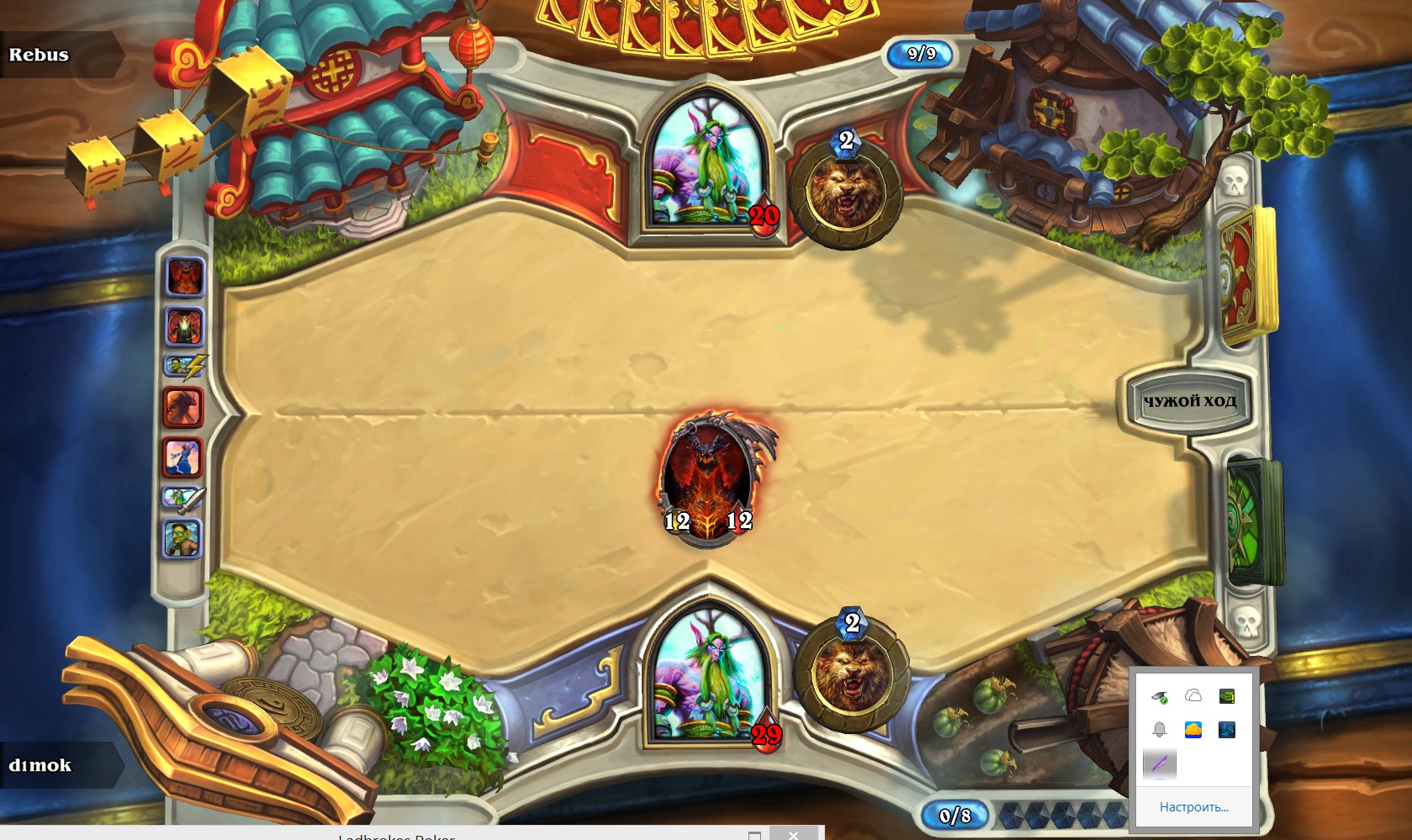This screenshot has height=840, width=1412.
Task: Click dimok's green deck pile
Action: coord(1253,521)
